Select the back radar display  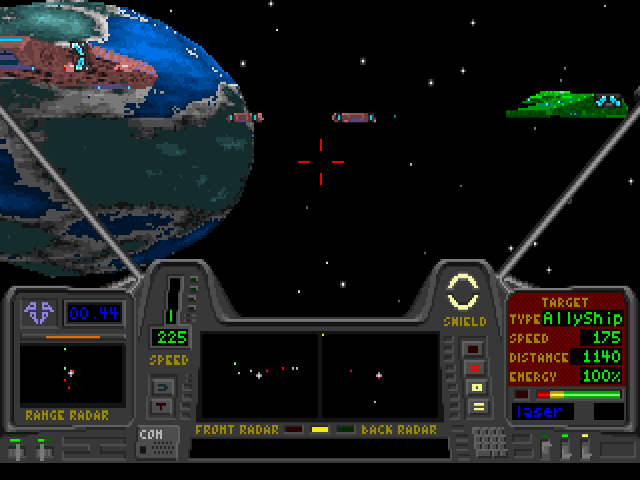(x=379, y=375)
